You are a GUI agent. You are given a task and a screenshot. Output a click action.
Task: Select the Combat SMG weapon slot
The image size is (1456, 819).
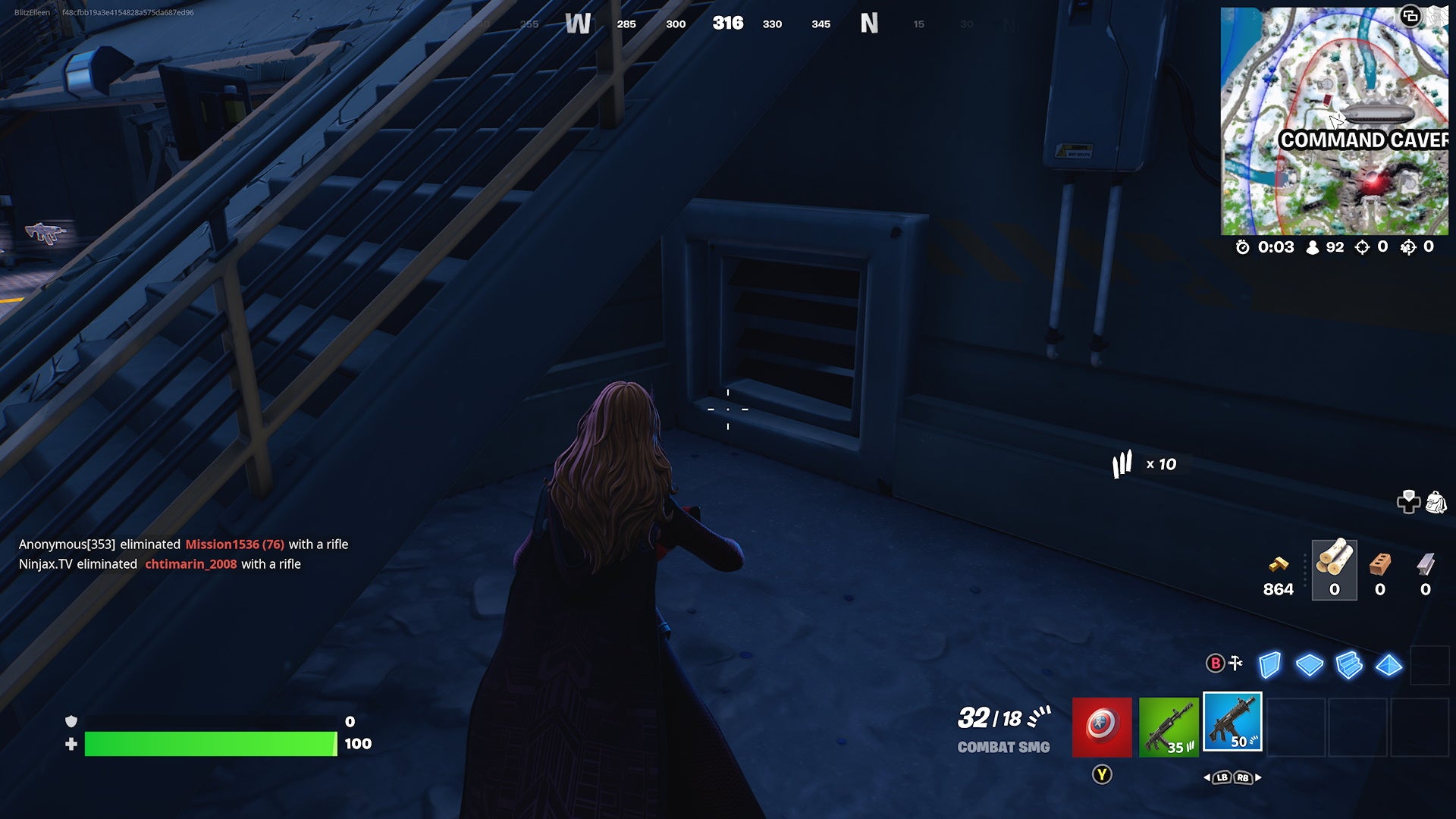[1233, 723]
